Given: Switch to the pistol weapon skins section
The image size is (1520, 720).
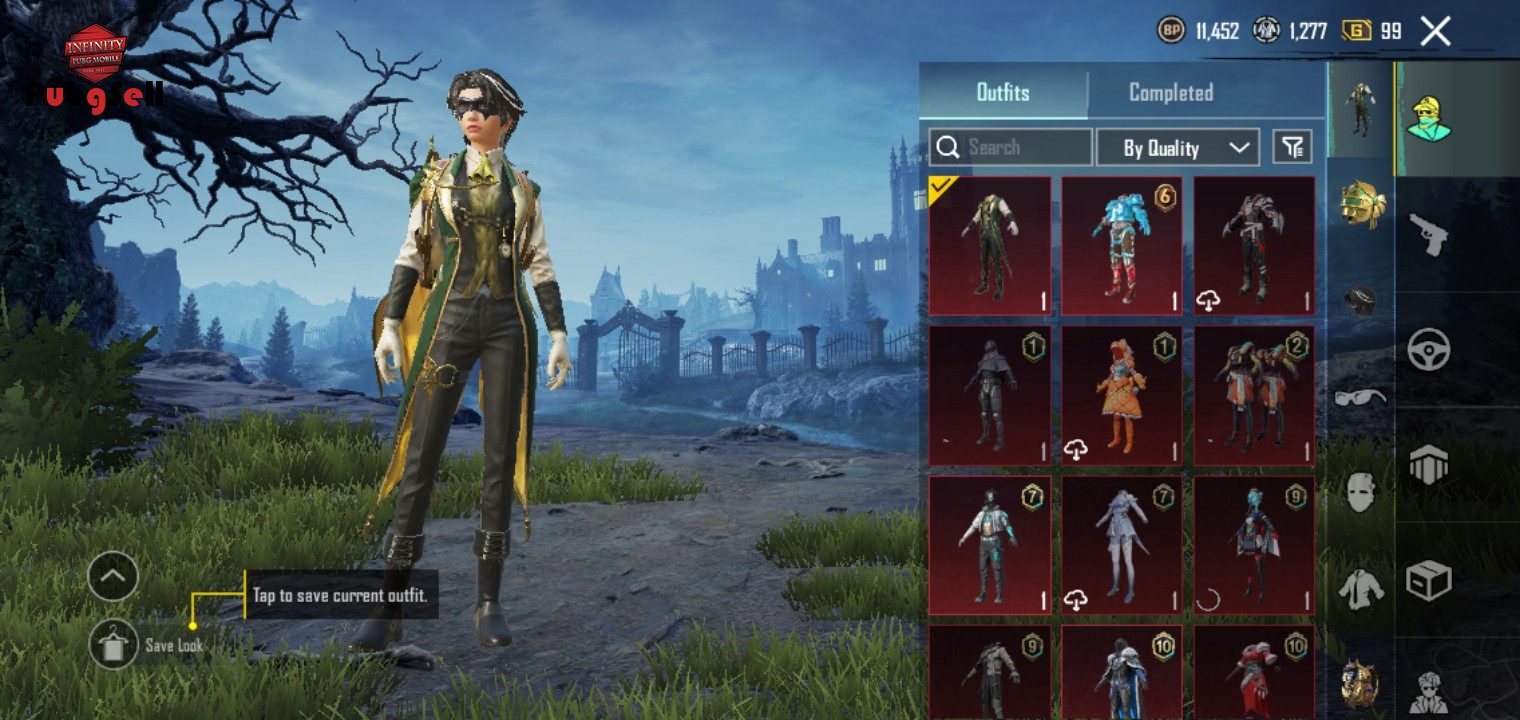Looking at the screenshot, I should pyautogui.click(x=1428, y=234).
